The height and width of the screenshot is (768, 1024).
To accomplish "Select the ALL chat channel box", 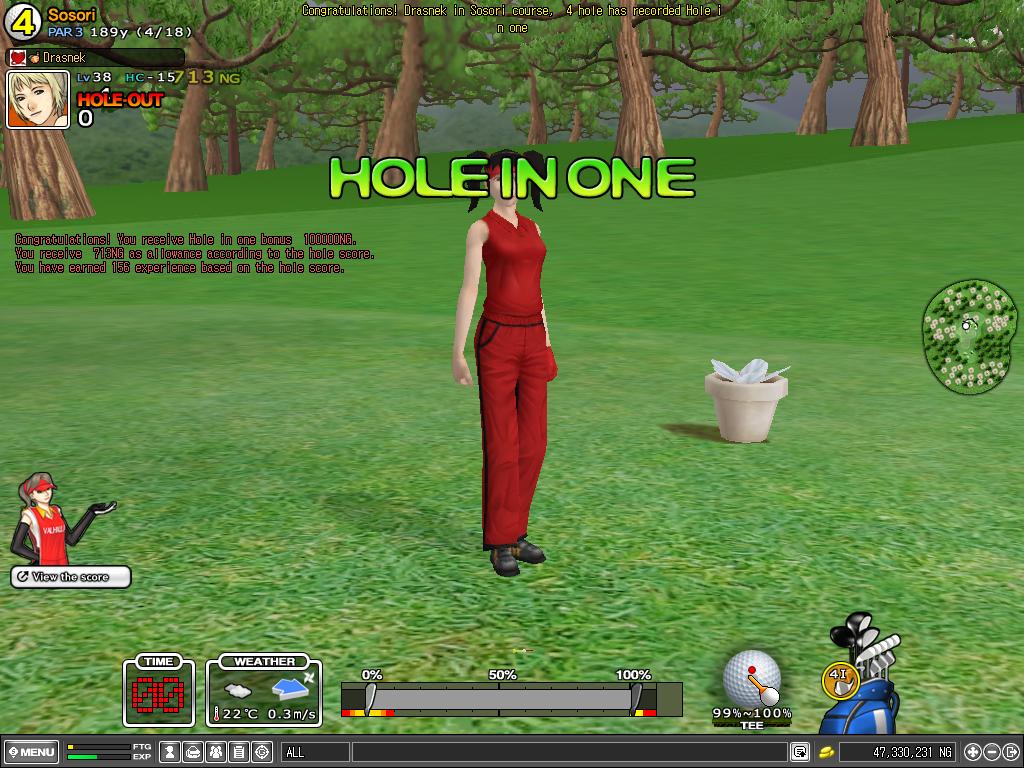I will (x=316, y=752).
